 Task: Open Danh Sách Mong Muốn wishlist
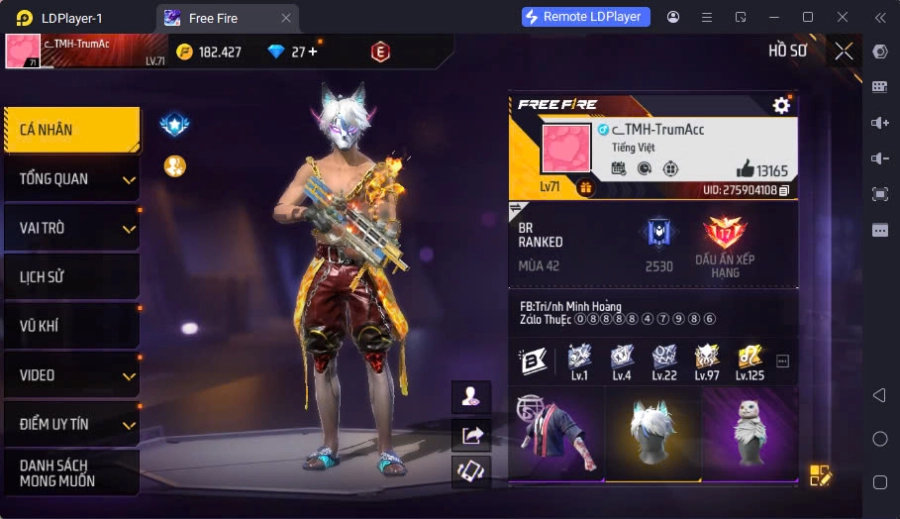71,473
